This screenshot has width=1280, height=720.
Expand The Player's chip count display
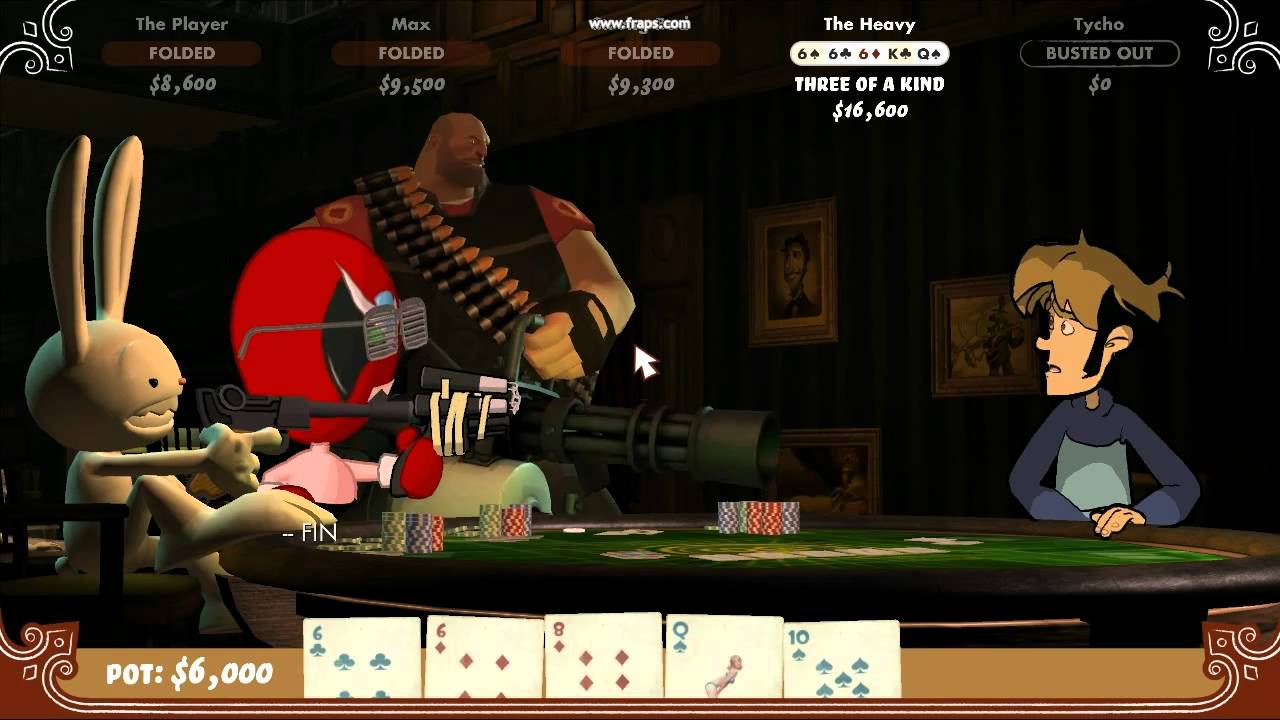[183, 84]
